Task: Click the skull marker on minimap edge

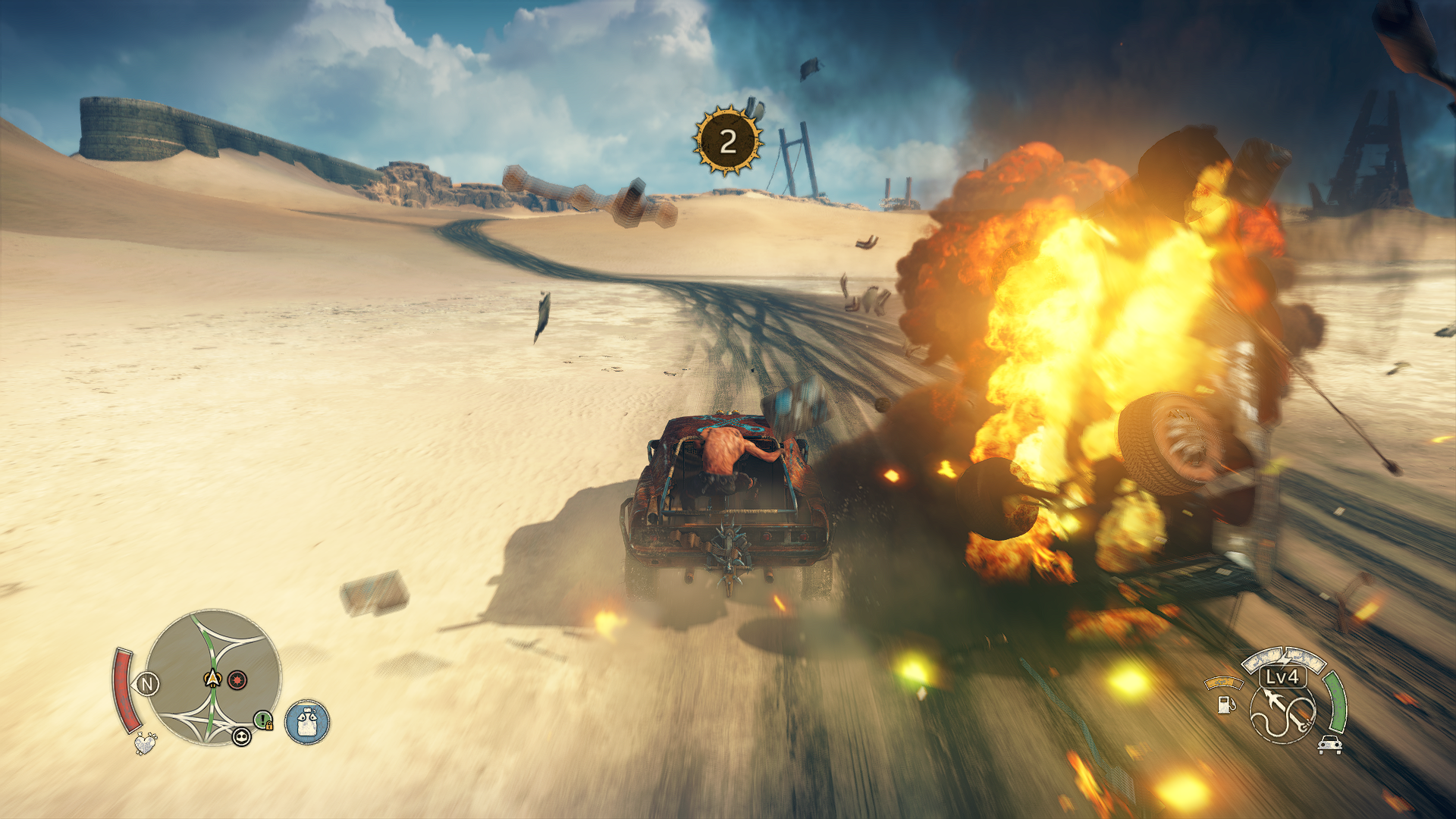Action: coord(241,736)
